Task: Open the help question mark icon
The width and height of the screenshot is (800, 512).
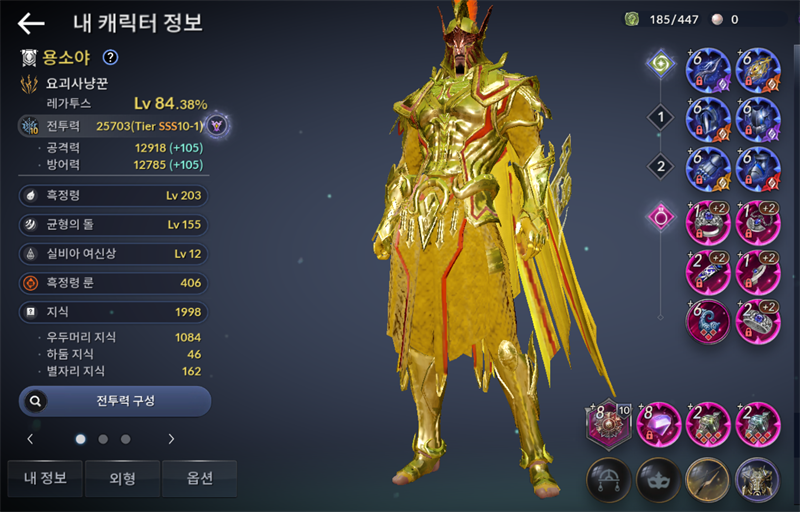Action: (111, 58)
